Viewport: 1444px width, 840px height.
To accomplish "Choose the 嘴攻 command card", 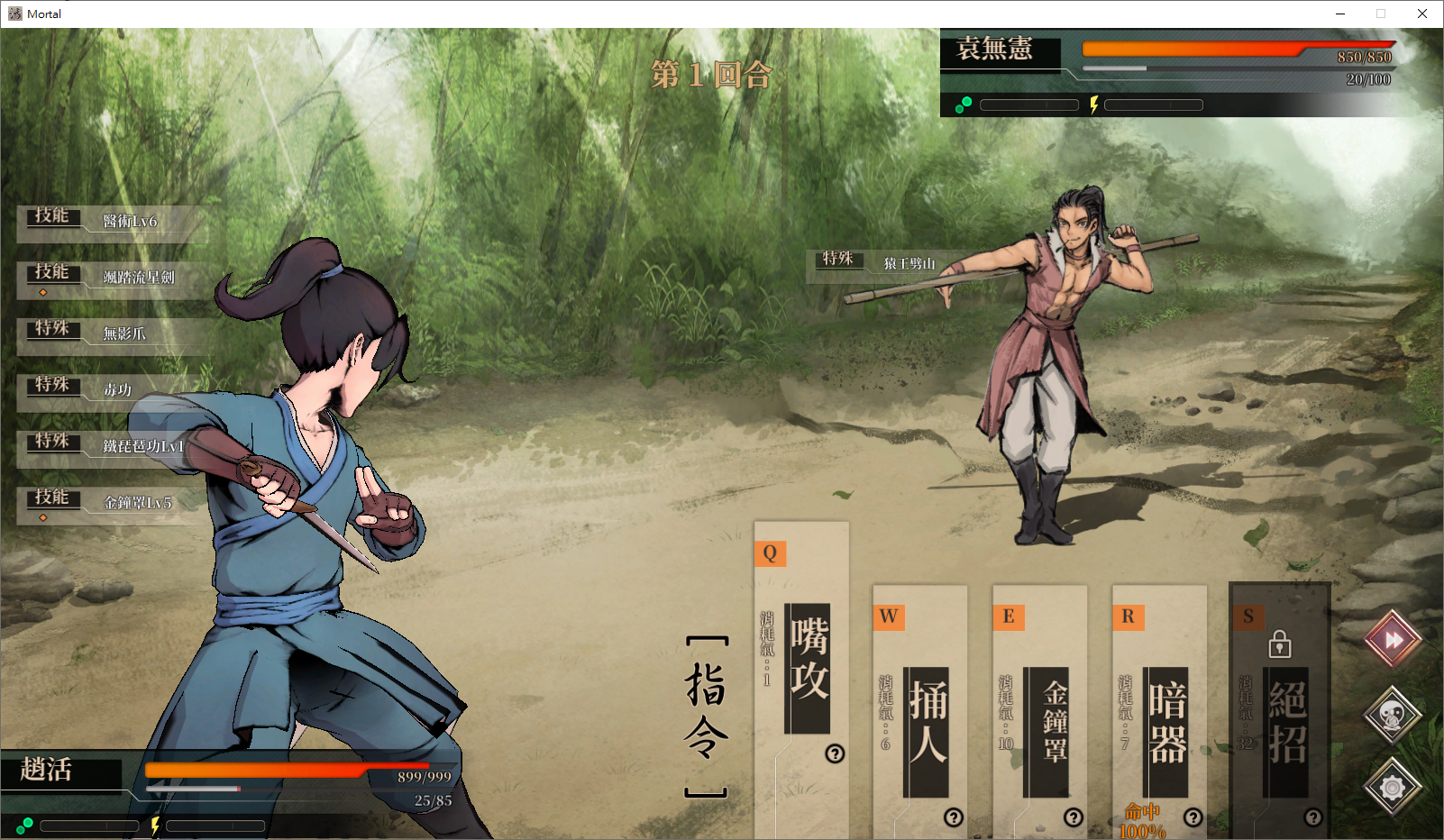I will [806, 669].
